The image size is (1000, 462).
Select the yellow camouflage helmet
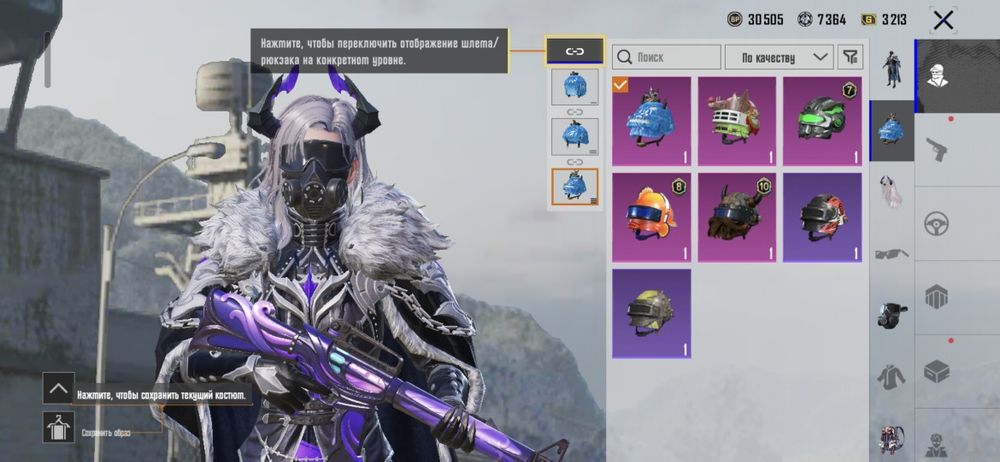(x=651, y=312)
